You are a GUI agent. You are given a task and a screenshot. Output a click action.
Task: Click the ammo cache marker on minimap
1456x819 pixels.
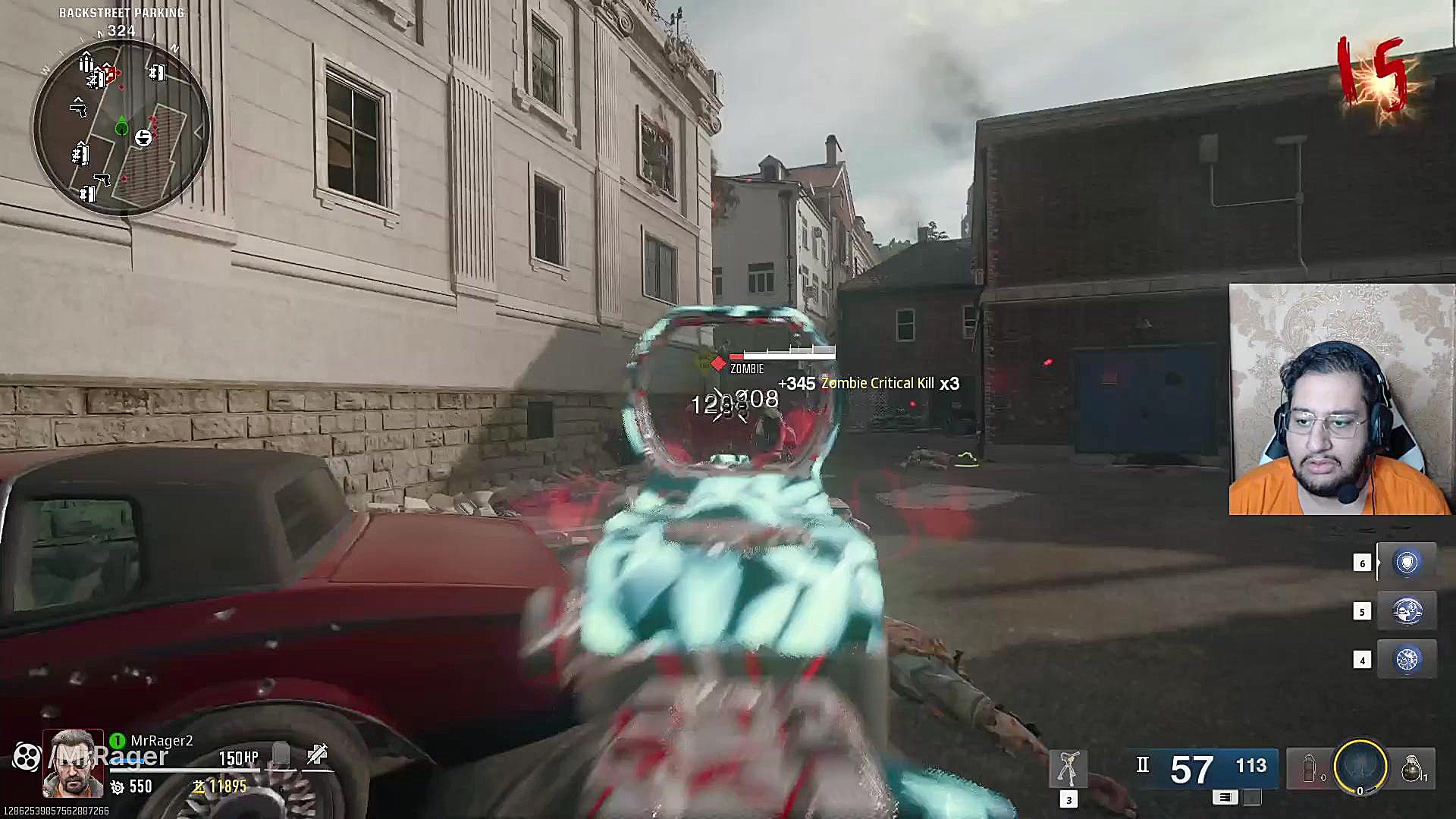pyautogui.click(x=86, y=63)
